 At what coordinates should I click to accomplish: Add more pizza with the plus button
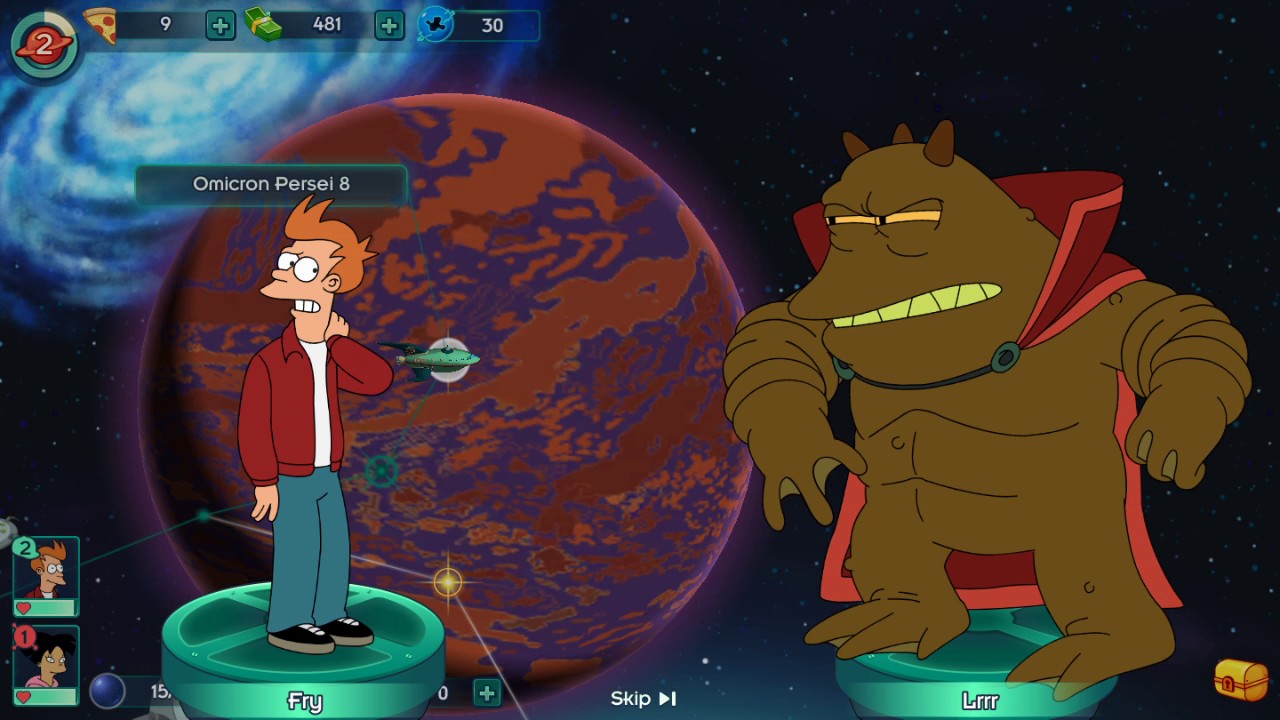220,25
